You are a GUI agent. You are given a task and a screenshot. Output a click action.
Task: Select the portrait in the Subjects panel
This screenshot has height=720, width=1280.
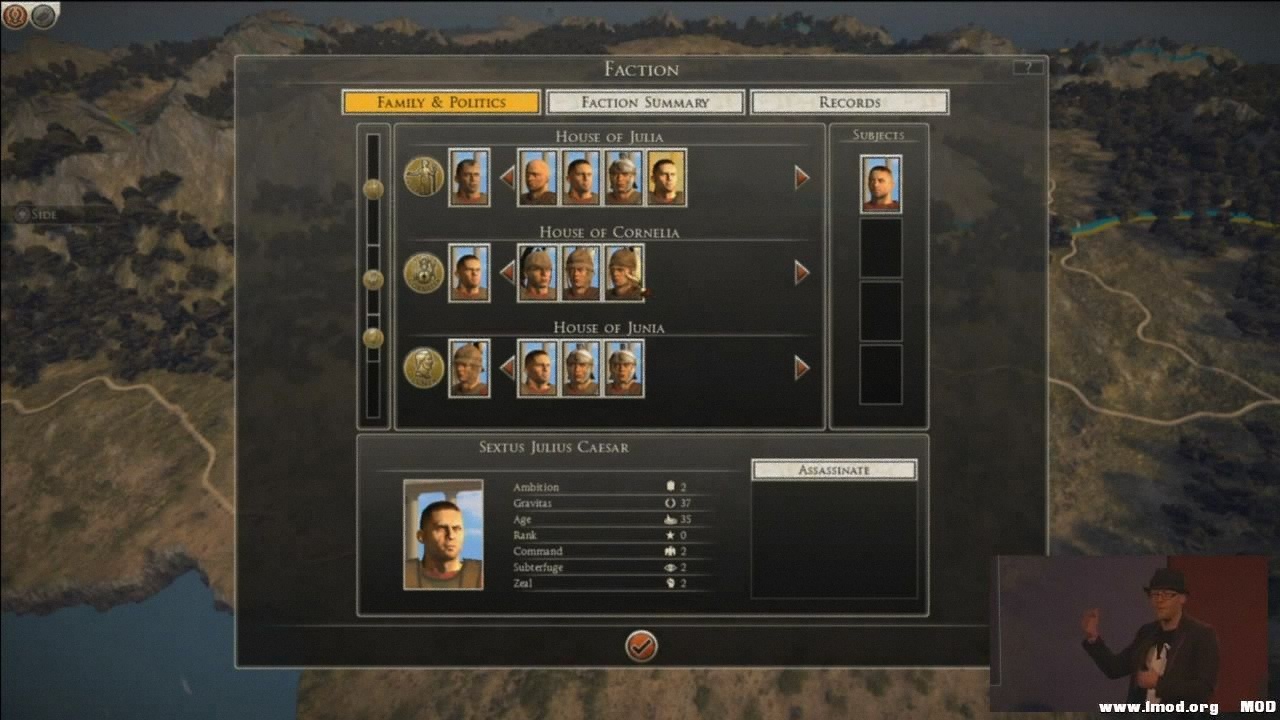coord(880,187)
